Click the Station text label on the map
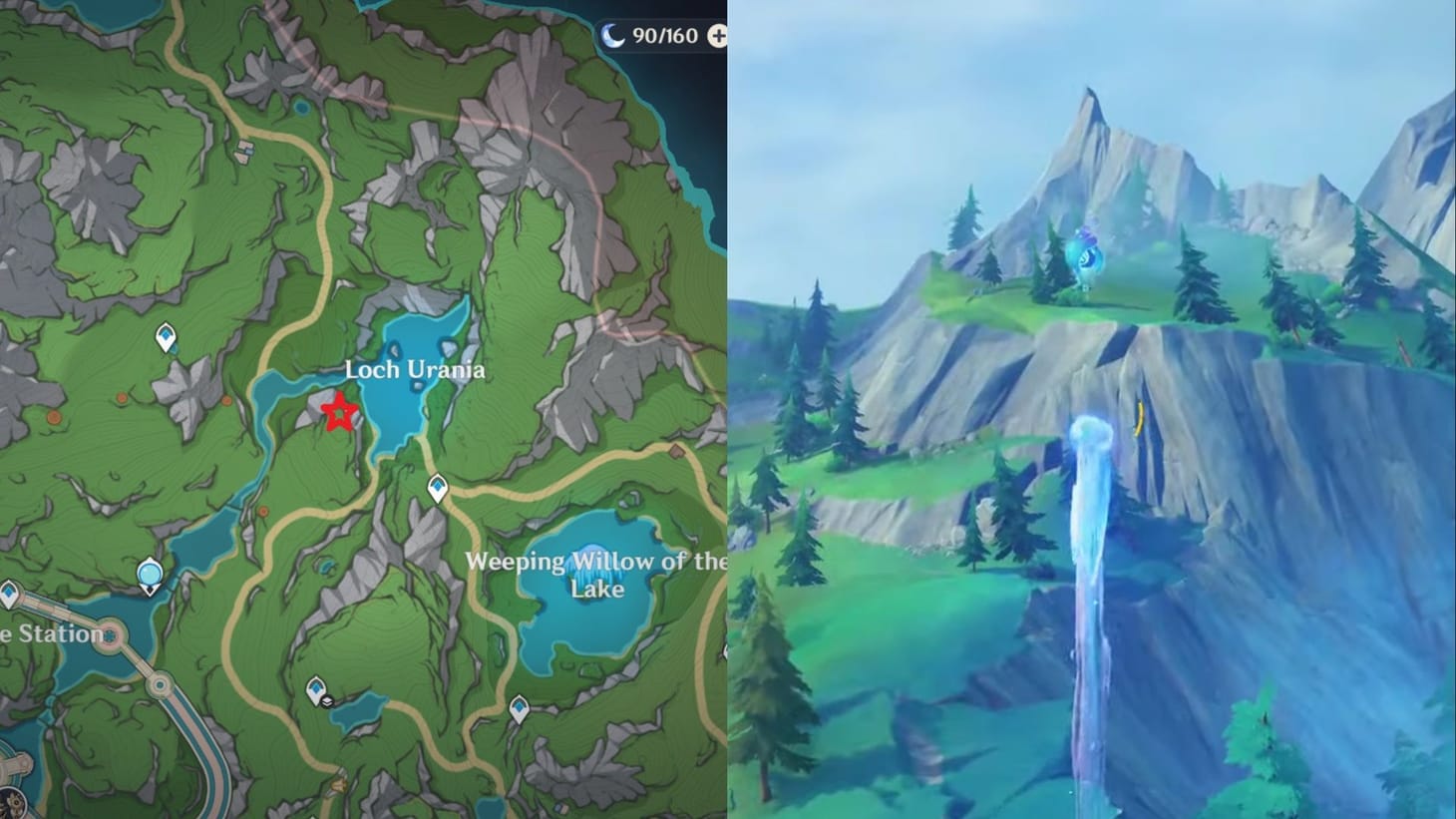Viewport: 1456px width, 819px height. (52, 633)
